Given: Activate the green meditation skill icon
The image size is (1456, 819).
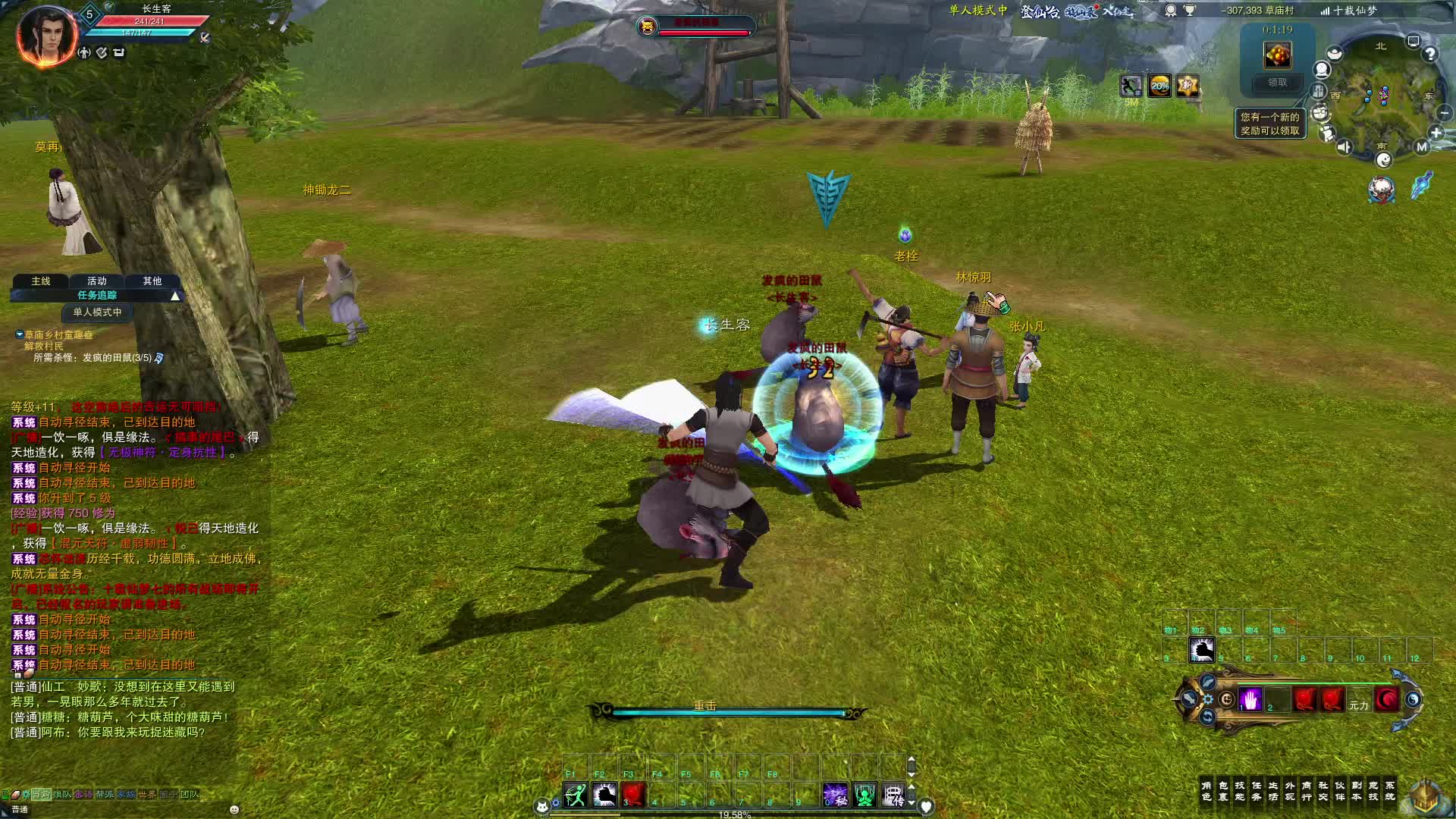Looking at the screenshot, I should tap(864, 795).
